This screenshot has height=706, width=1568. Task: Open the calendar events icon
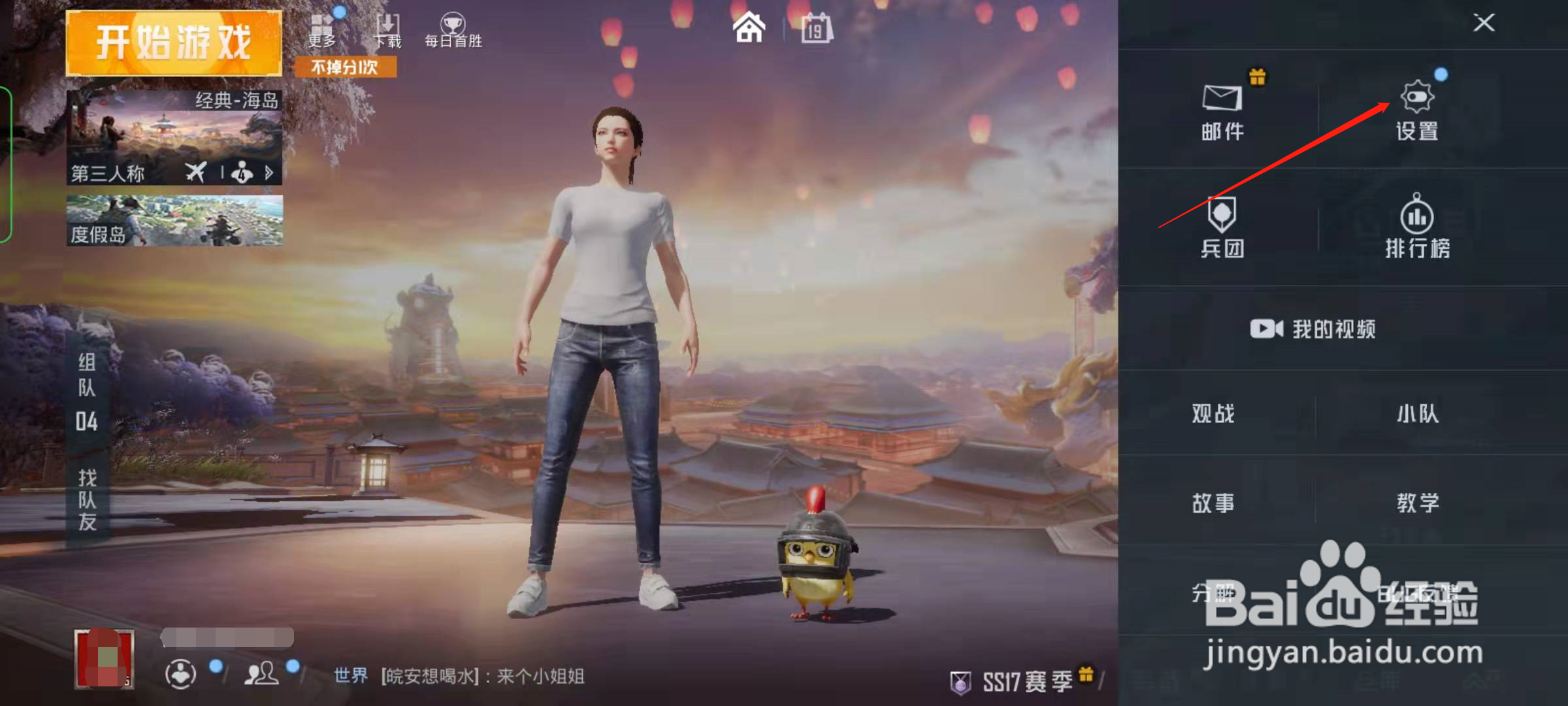click(x=815, y=27)
